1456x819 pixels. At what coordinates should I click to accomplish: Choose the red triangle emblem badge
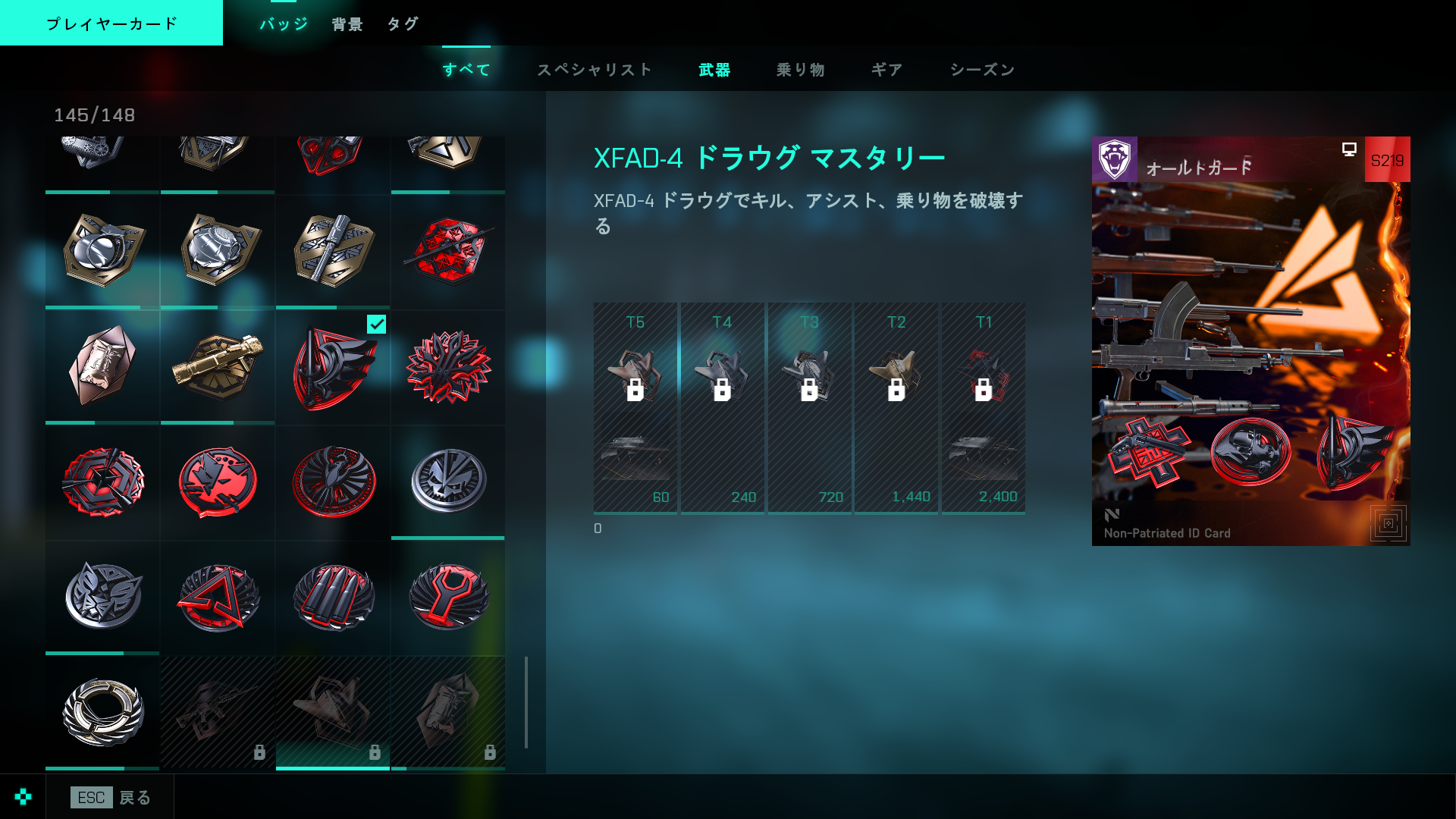click(218, 597)
